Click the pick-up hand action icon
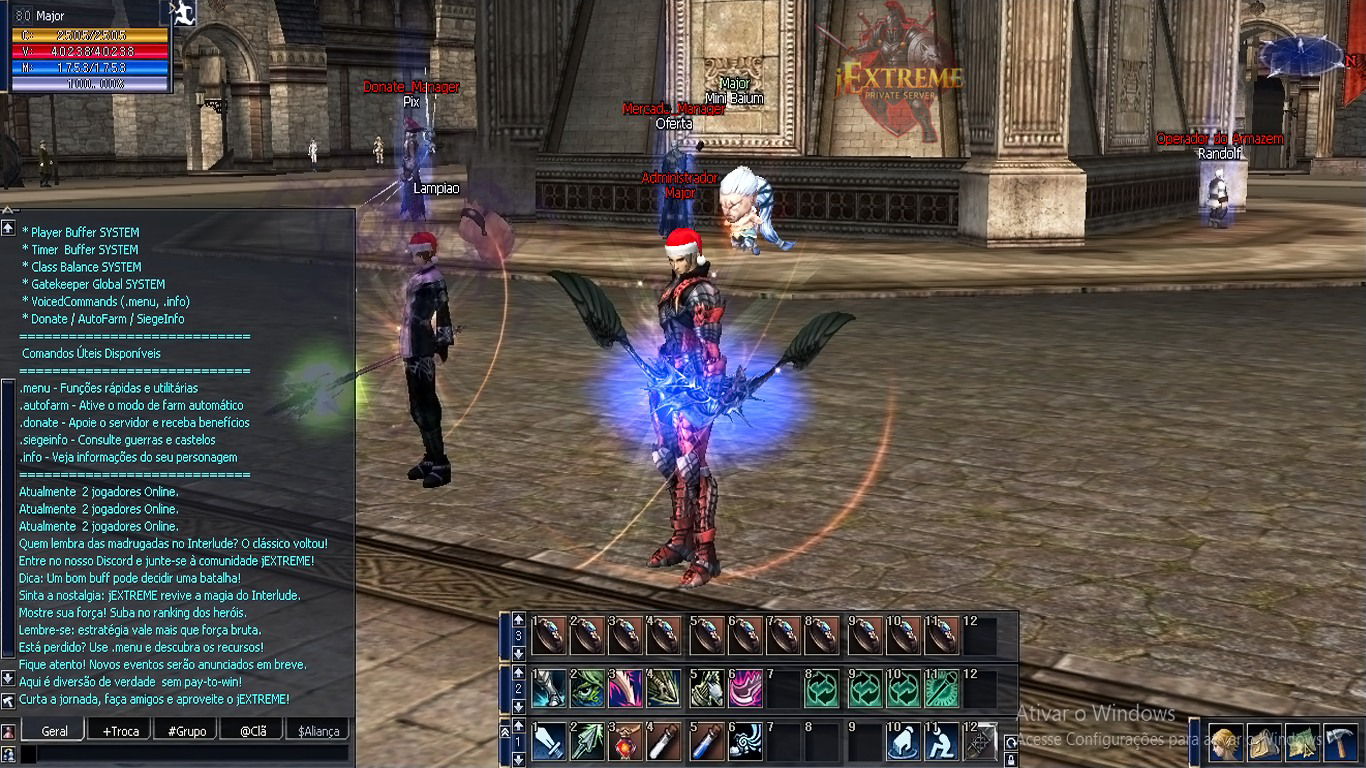The width and height of the screenshot is (1366, 768). tap(902, 743)
